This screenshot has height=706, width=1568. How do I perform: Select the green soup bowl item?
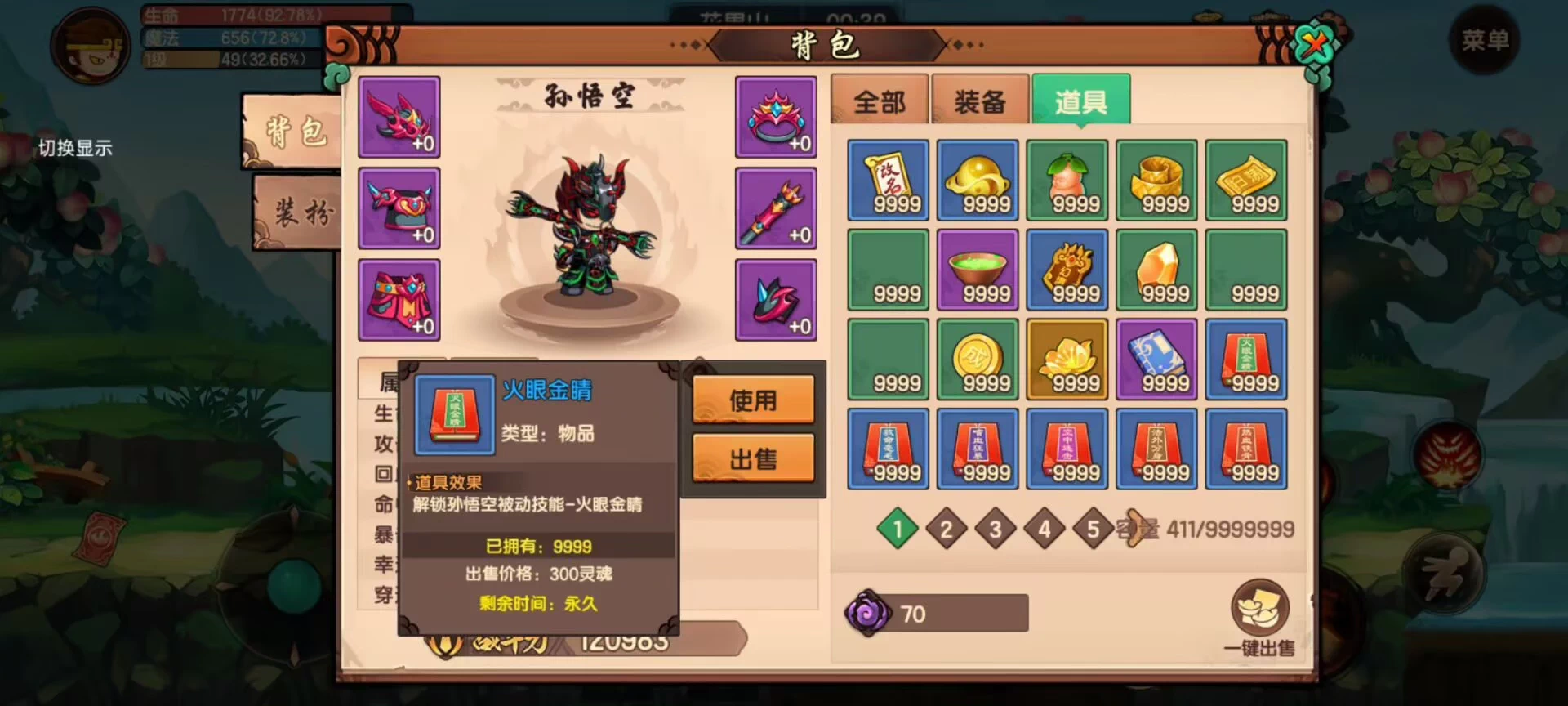[x=978, y=270]
